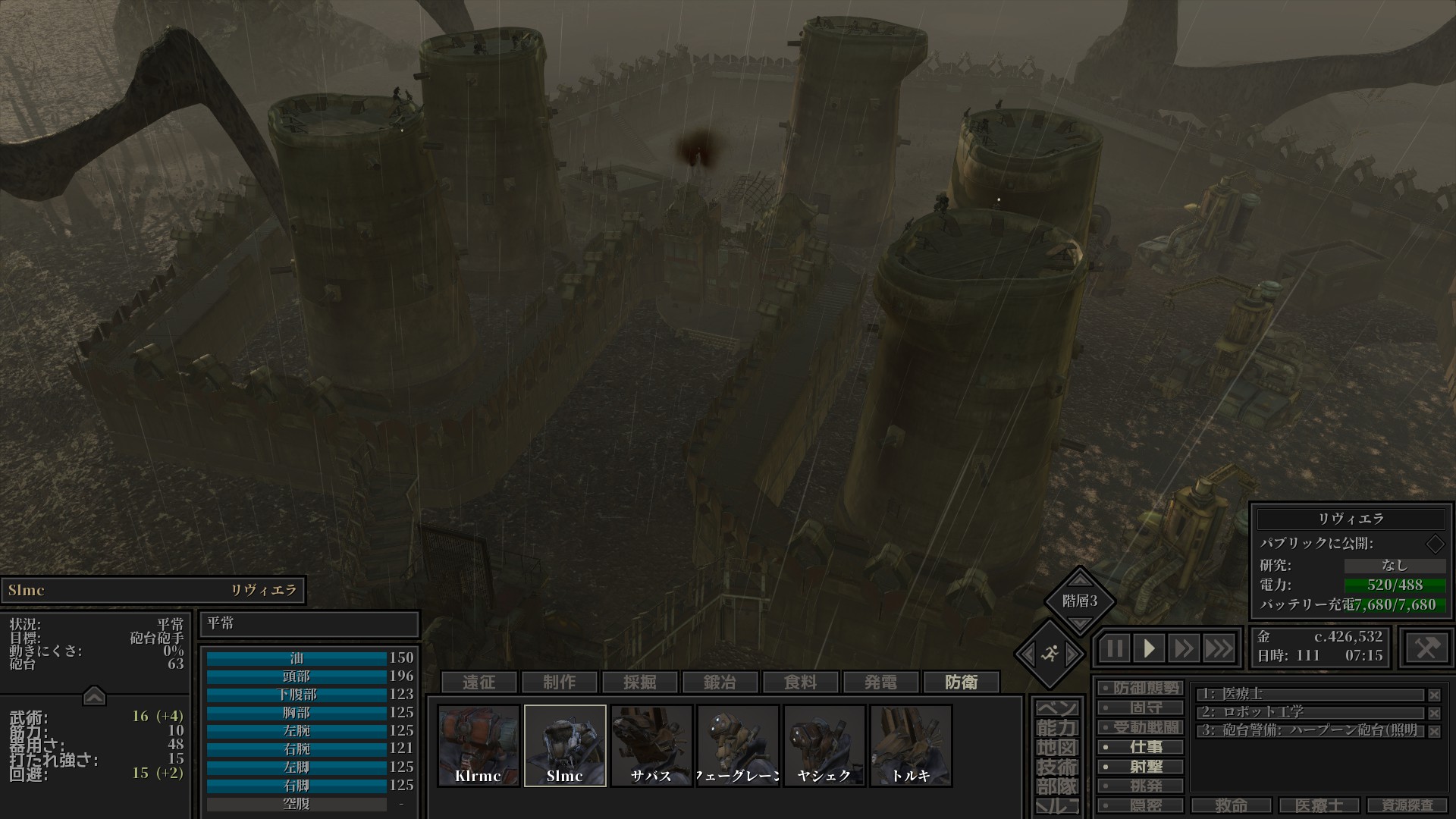Screen dimensions: 1456x819
Task: Set game speed to the triple-arrow fastest setting
Action: pos(1218,648)
